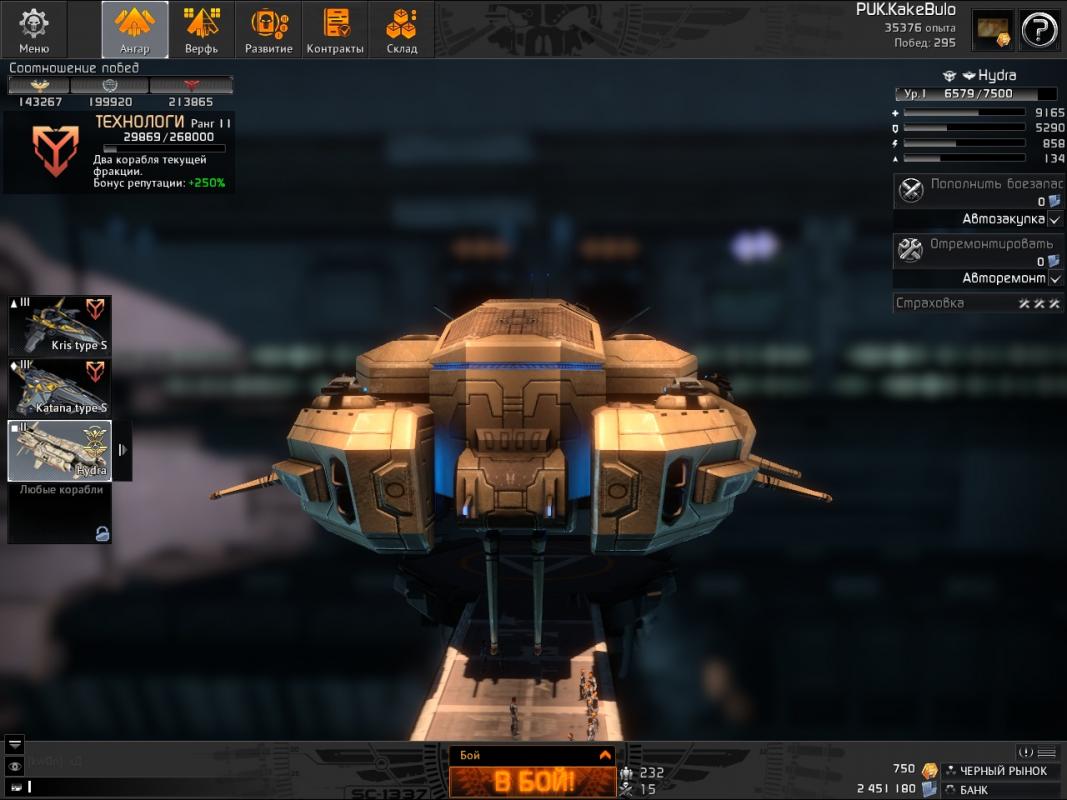Toggle the Автозакупка checkbox
This screenshot has height=800, width=1067.
click(x=1055, y=219)
